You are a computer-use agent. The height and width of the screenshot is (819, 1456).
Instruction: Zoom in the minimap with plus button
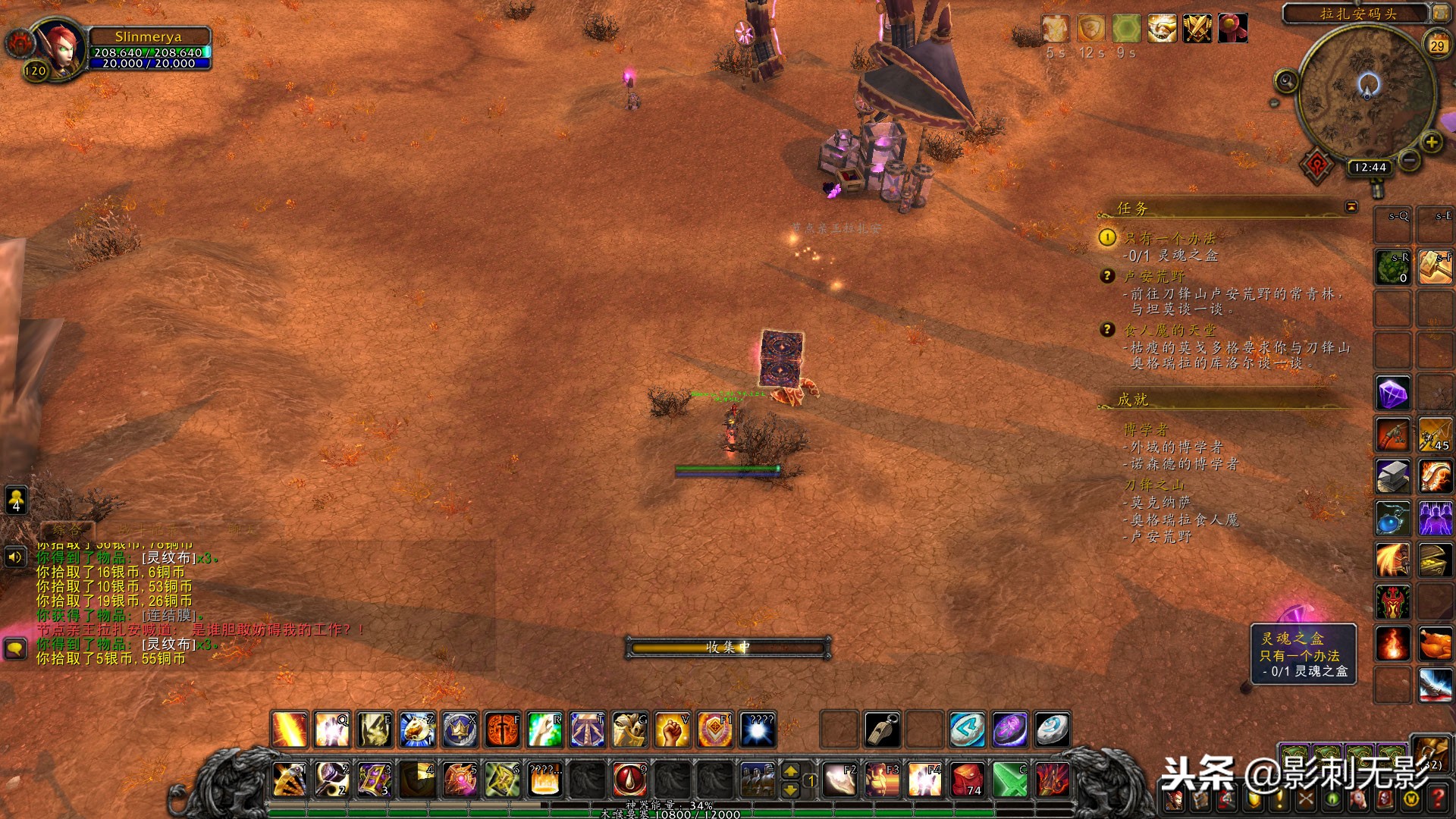pyautogui.click(x=1431, y=142)
